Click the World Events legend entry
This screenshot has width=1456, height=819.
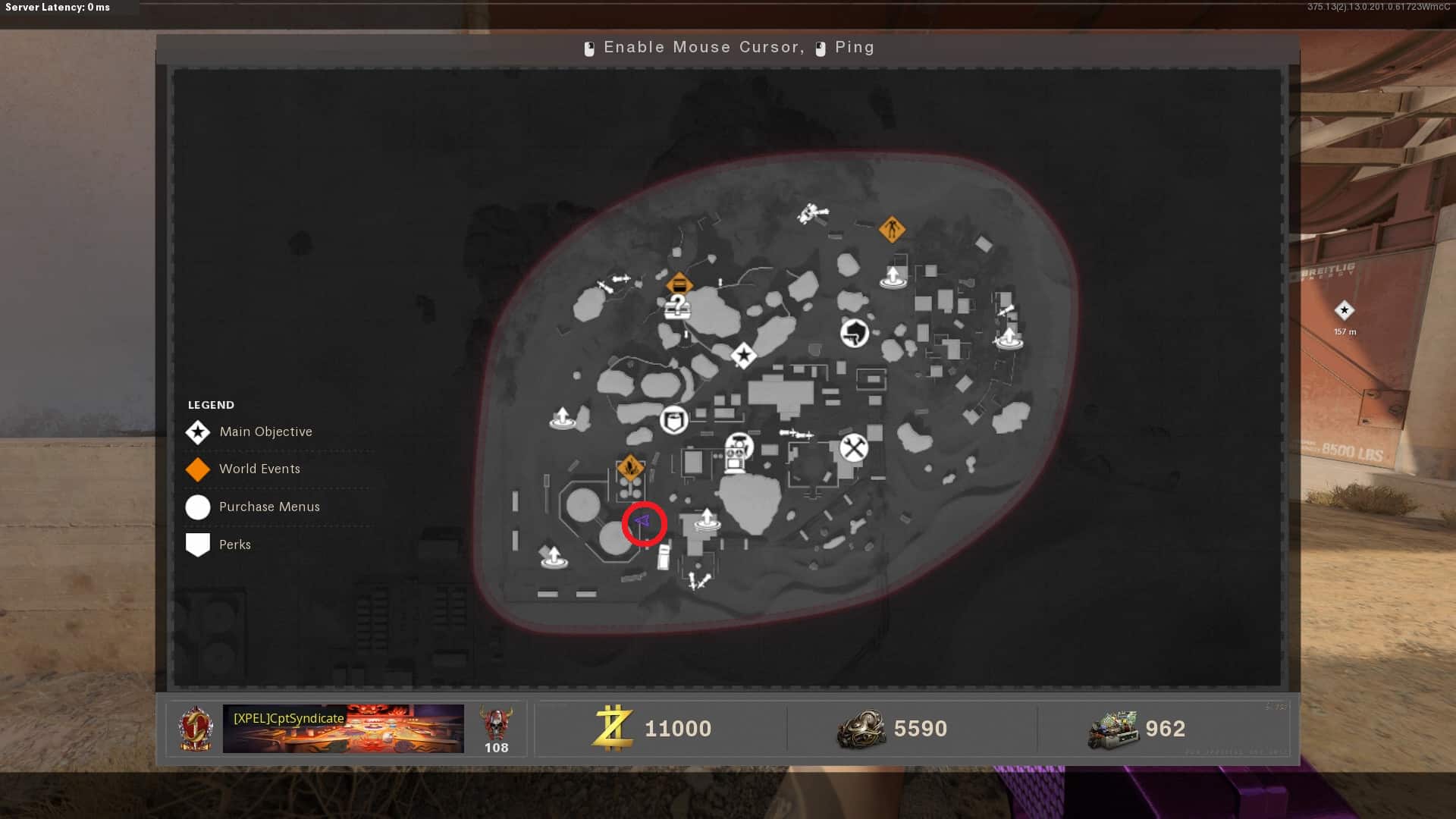tap(259, 469)
